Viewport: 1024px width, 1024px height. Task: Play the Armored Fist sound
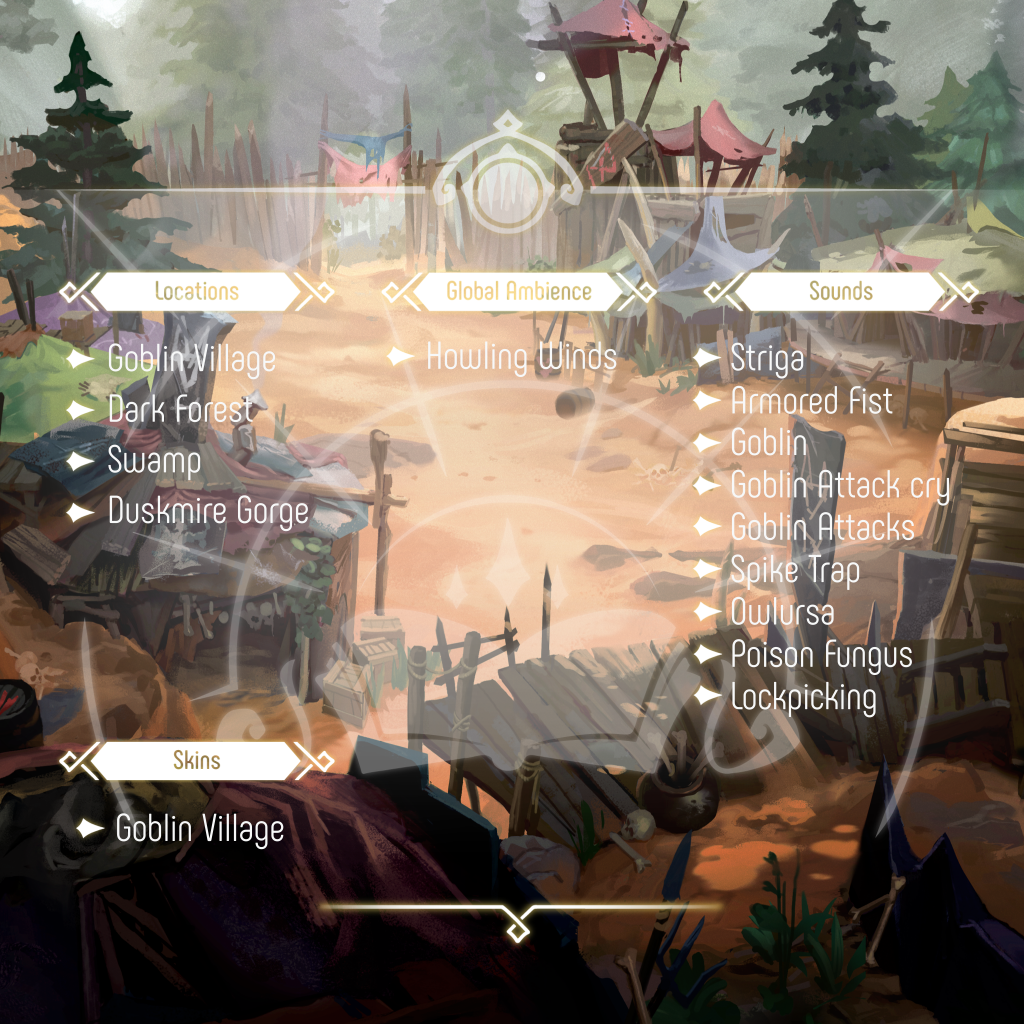[x=811, y=401]
